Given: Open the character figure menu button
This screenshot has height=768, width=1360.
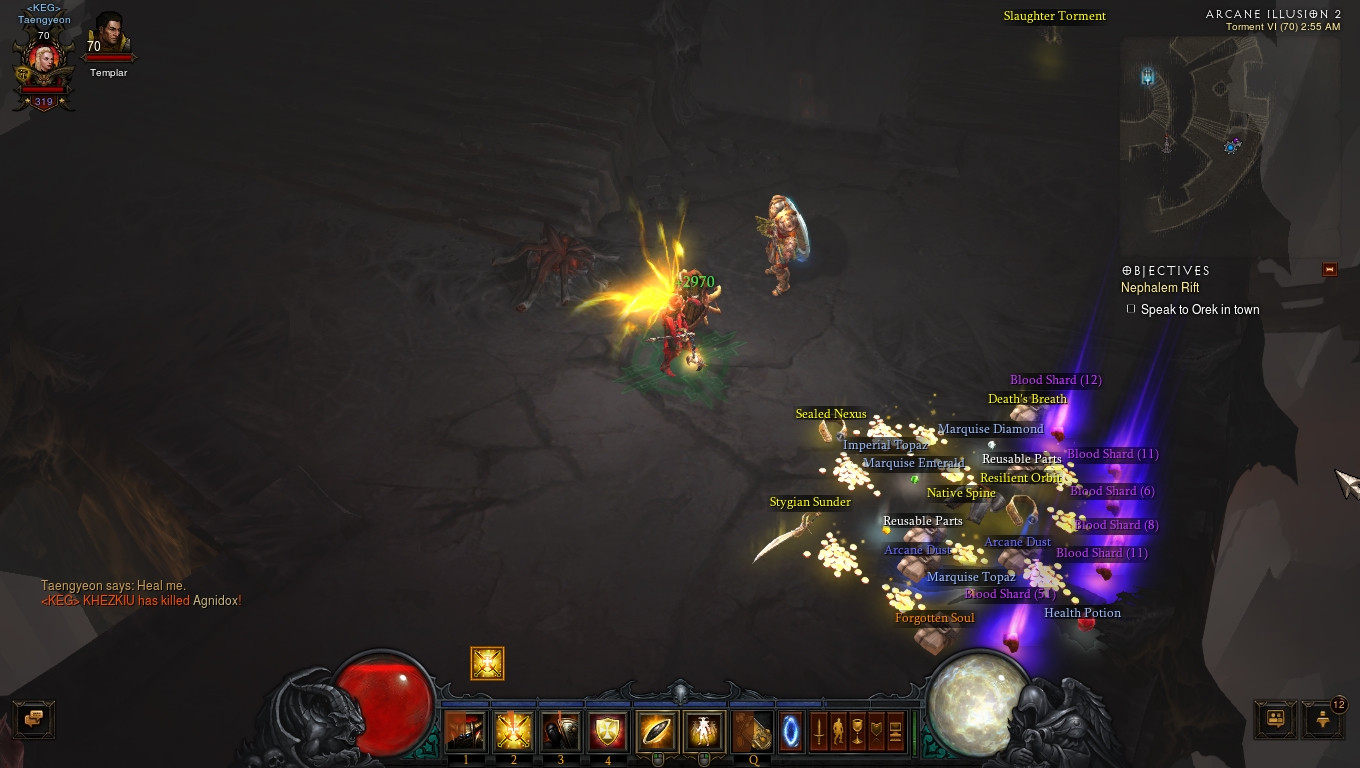Looking at the screenshot, I should coord(838,731).
